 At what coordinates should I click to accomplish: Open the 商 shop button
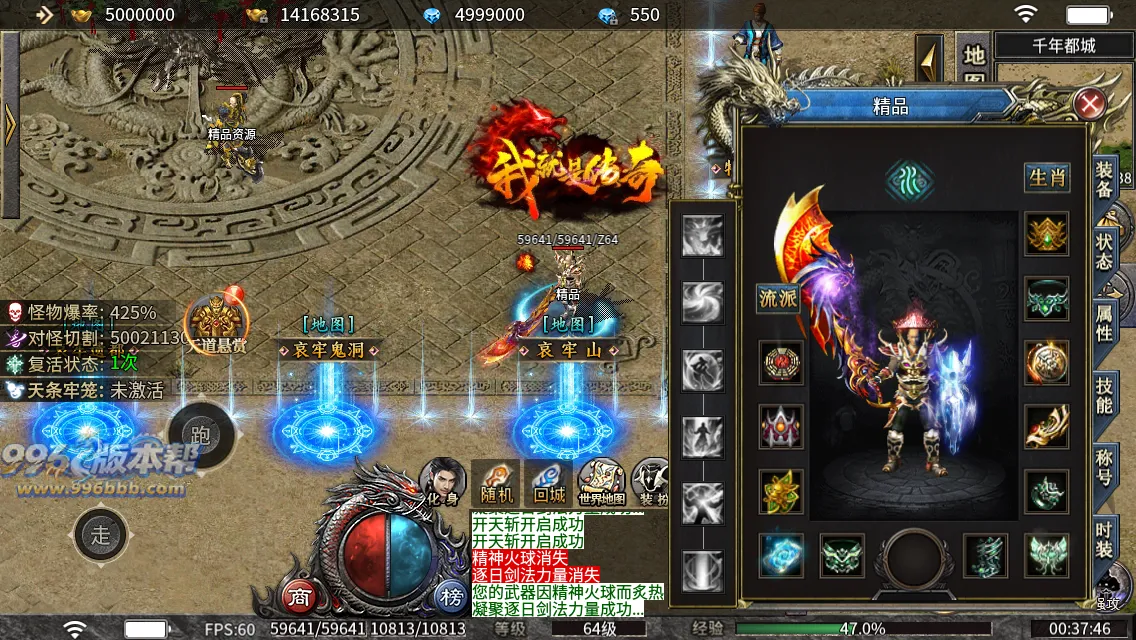[298, 597]
